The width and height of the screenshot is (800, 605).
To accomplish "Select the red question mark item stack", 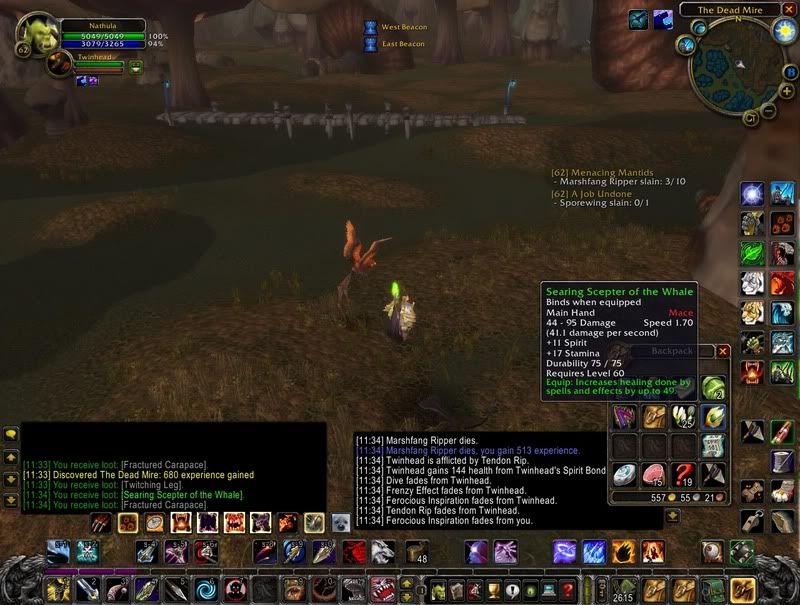I will 683,475.
